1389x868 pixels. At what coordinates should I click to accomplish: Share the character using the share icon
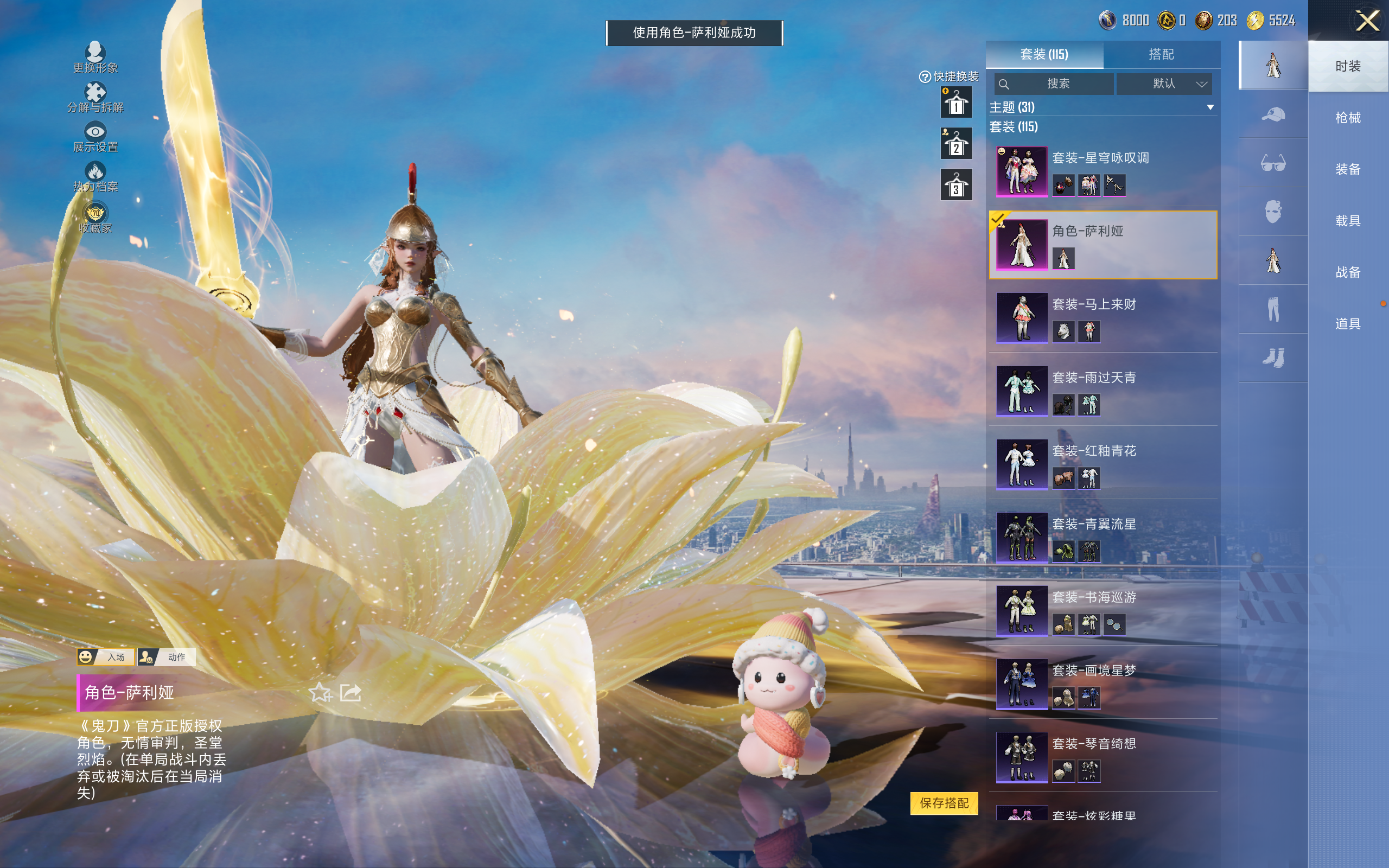pyautogui.click(x=350, y=693)
